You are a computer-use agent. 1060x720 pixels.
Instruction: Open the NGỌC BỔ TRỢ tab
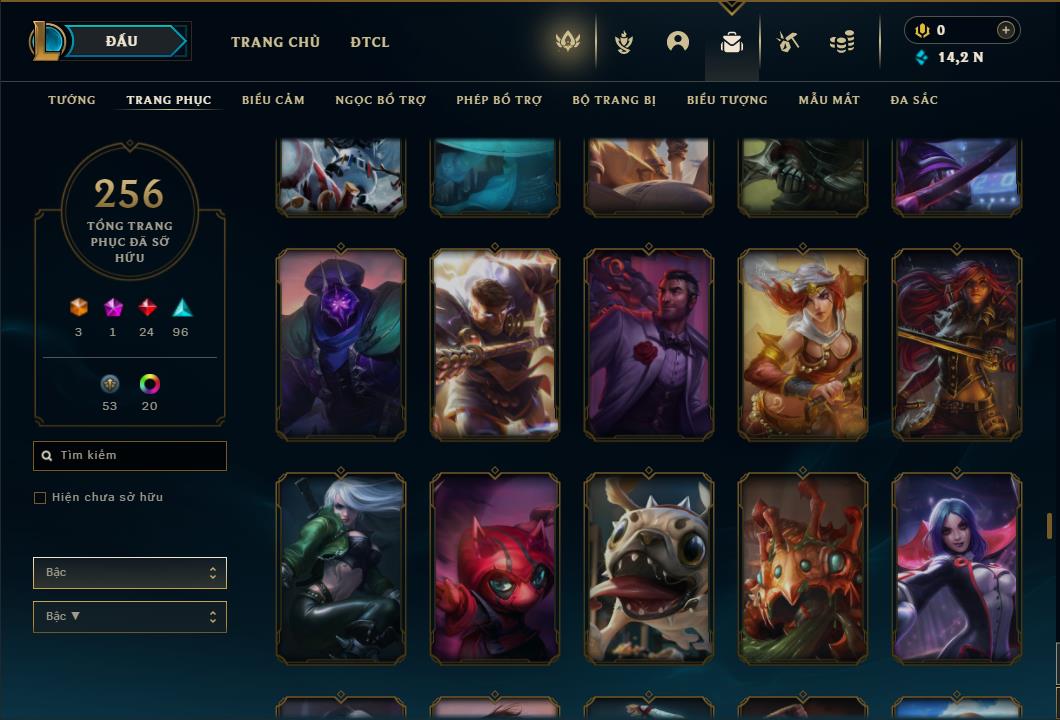[x=380, y=100]
